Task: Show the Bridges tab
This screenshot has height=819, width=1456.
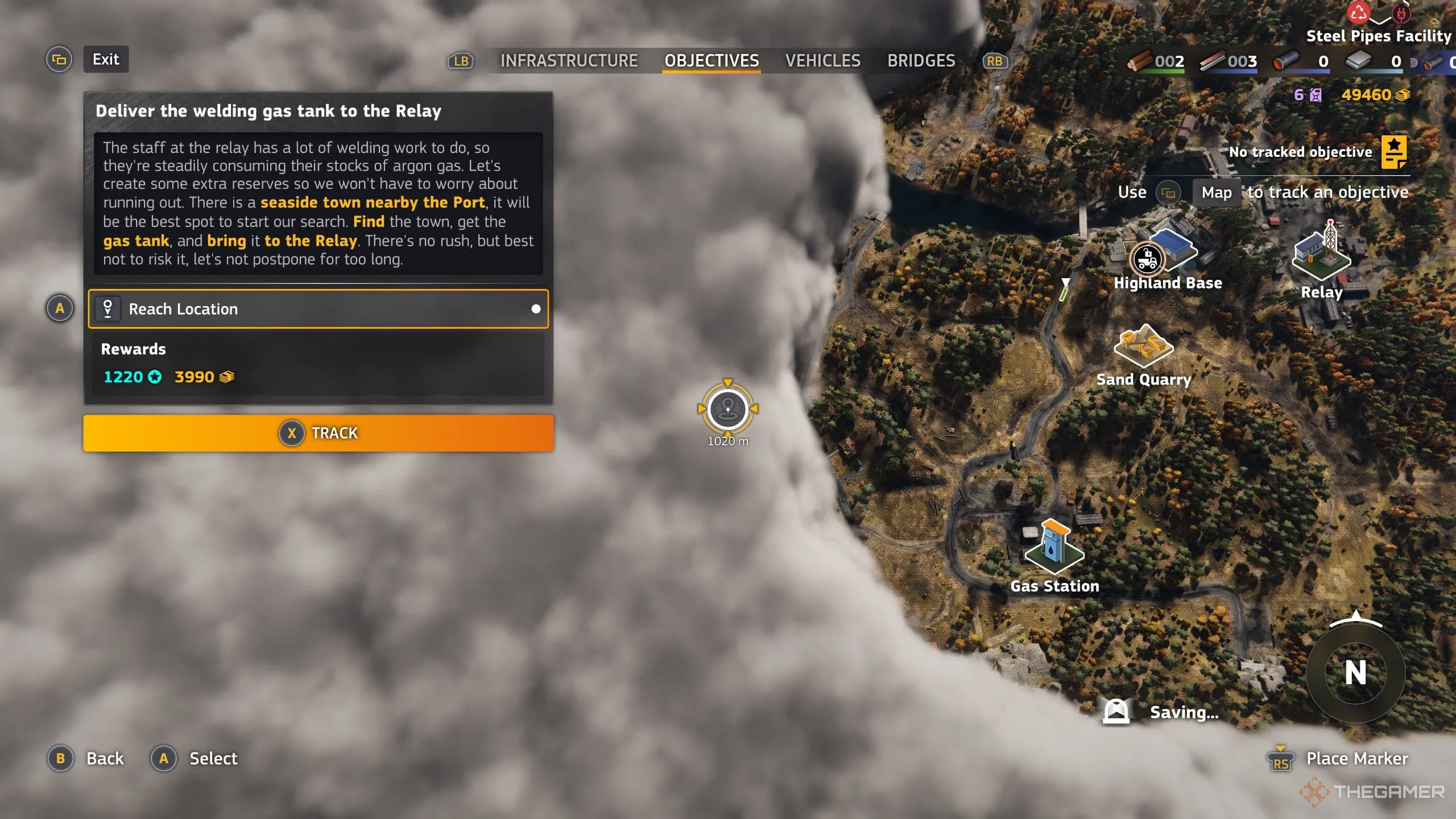Action: (x=921, y=61)
